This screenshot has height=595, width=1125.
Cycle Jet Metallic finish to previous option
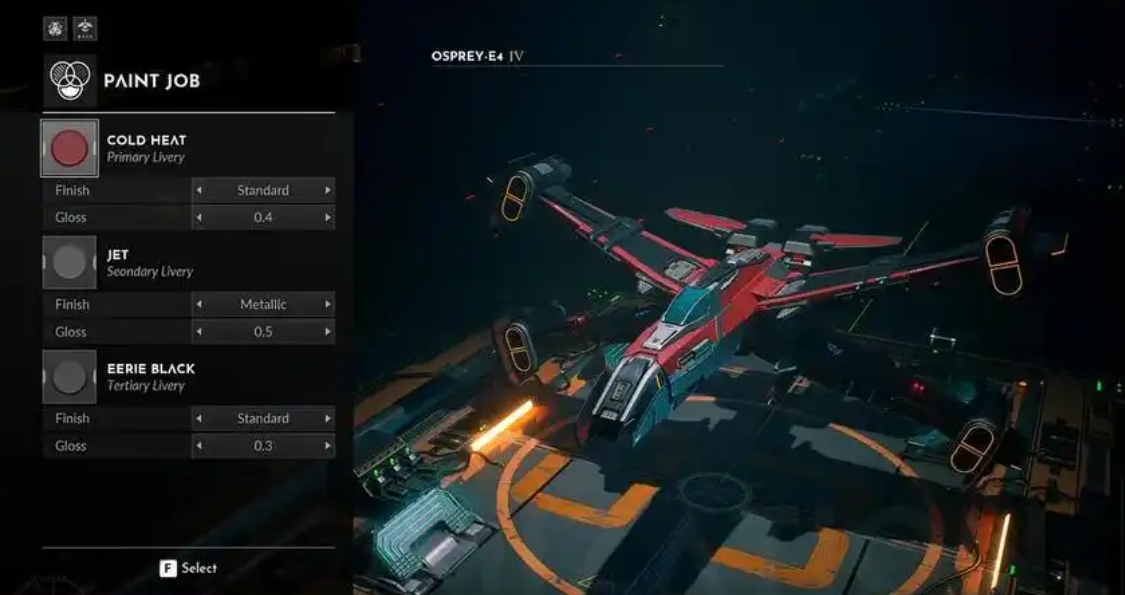(x=198, y=304)
